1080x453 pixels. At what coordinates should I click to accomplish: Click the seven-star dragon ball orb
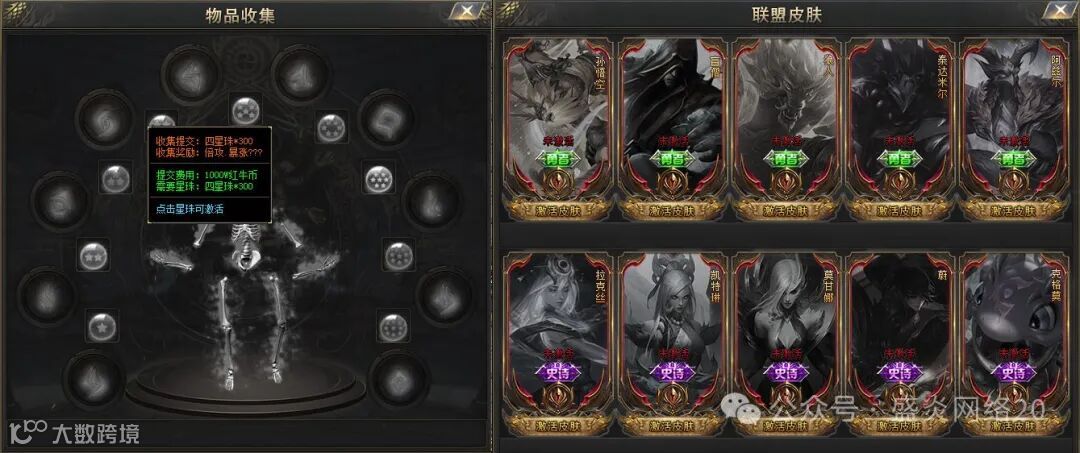click(x=379, y=179)
